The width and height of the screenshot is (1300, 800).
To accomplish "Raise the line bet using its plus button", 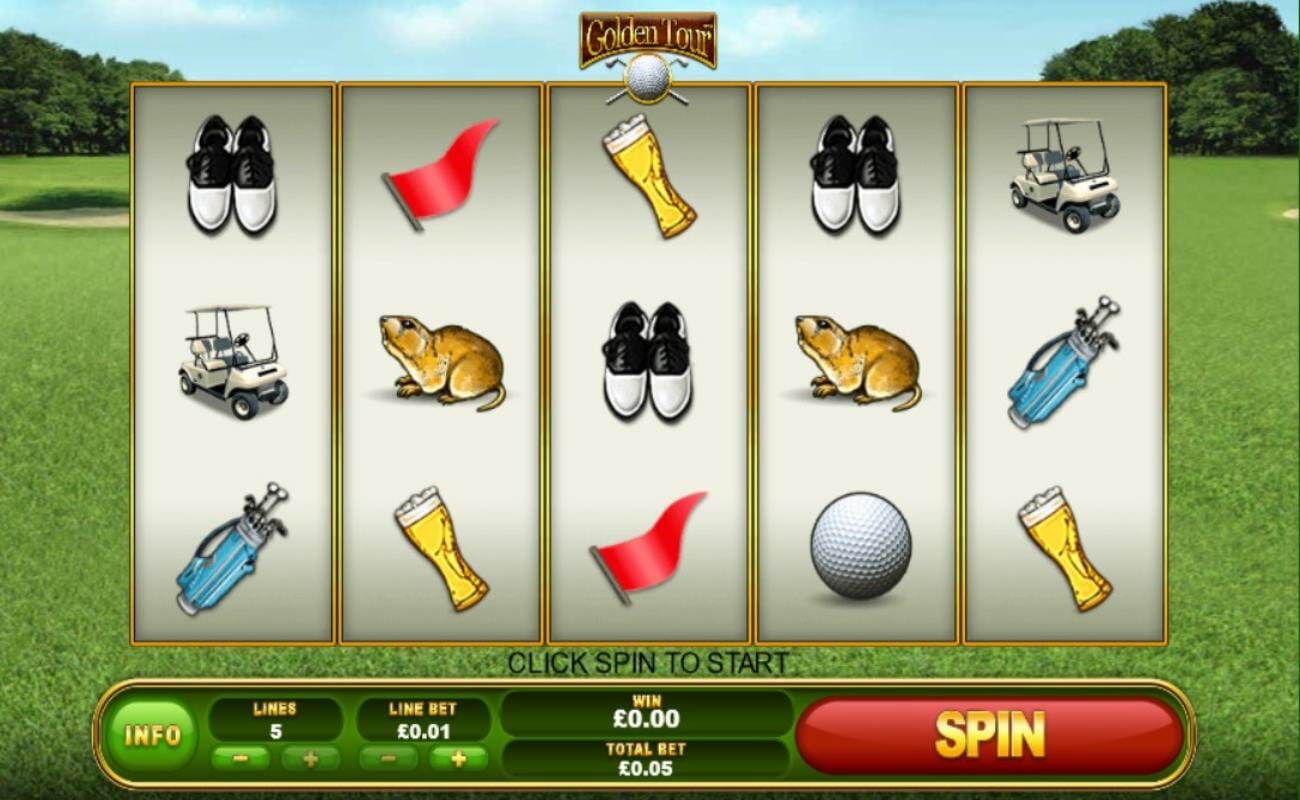I will [458, 757].
